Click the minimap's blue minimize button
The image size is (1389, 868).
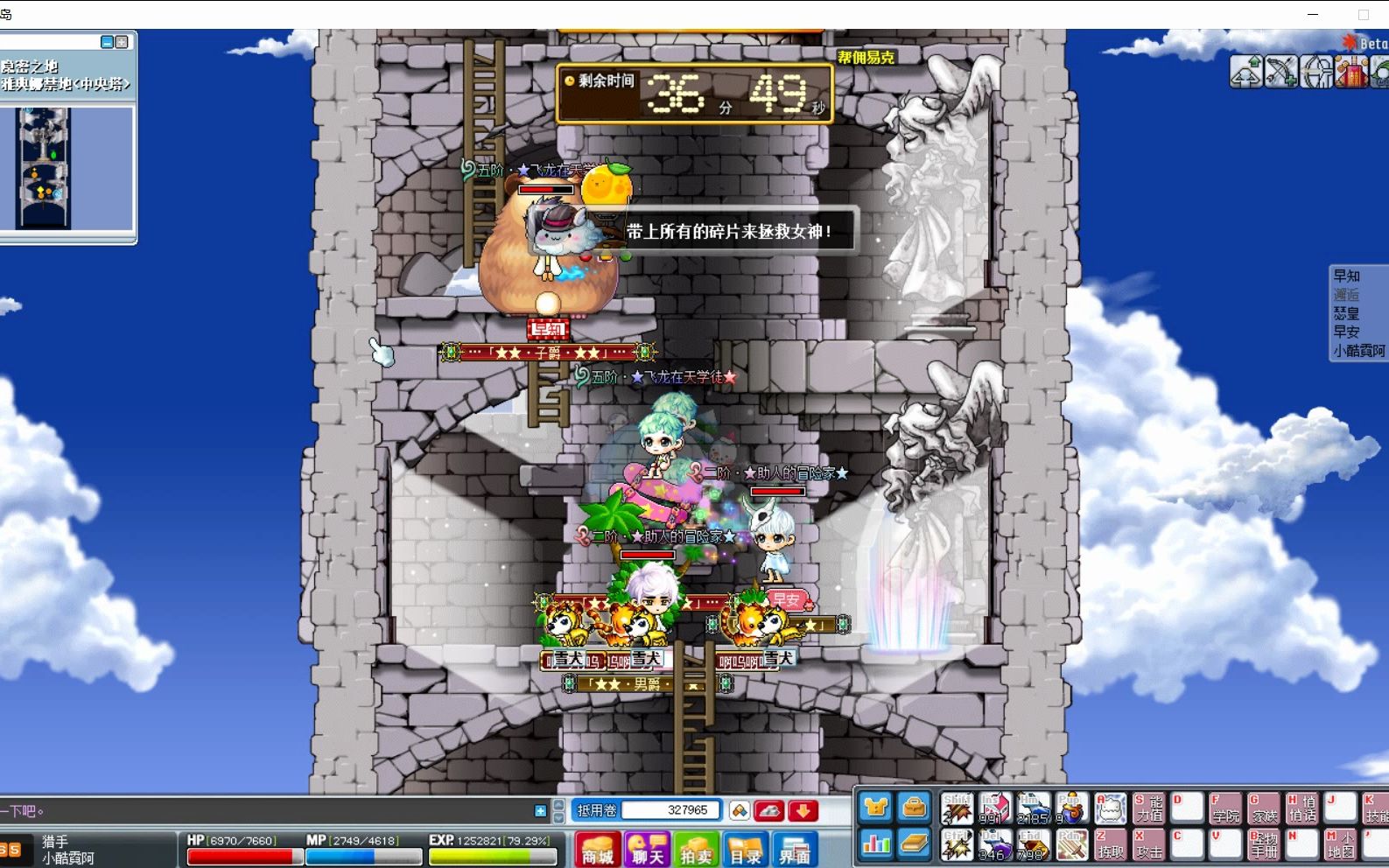(x=107, y=42)
